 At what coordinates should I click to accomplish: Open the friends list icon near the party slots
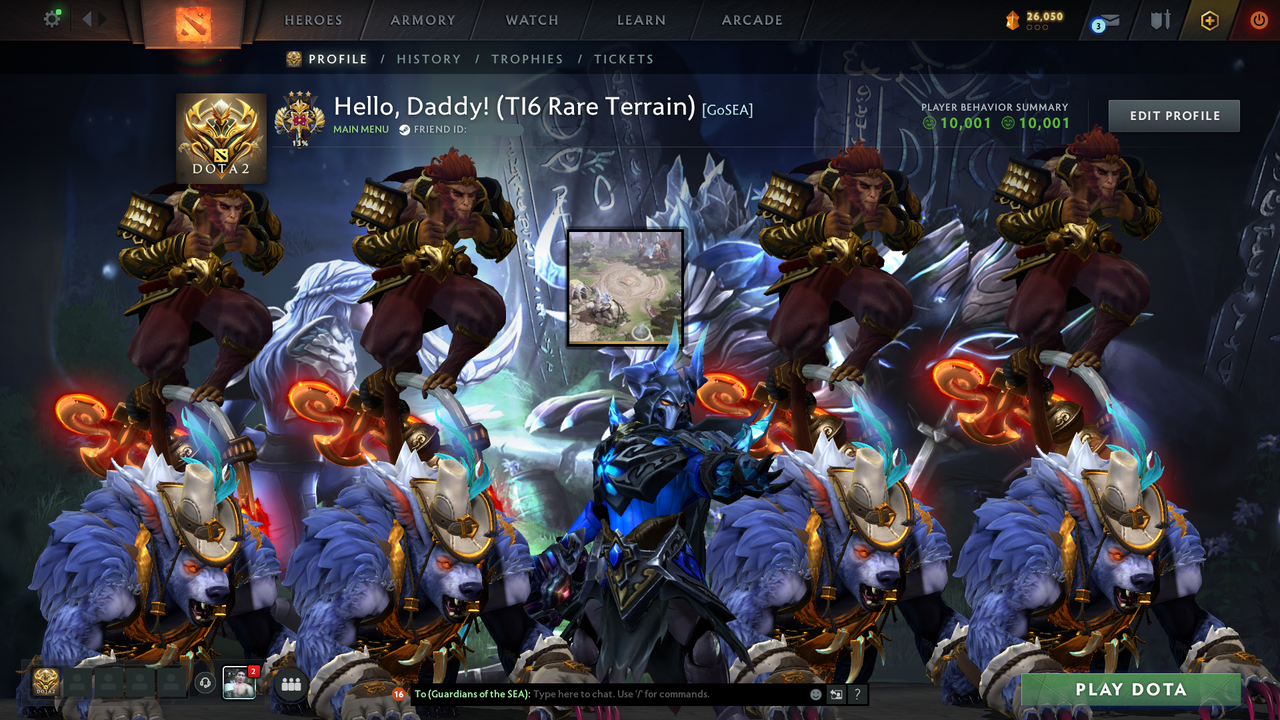[289, 683]
